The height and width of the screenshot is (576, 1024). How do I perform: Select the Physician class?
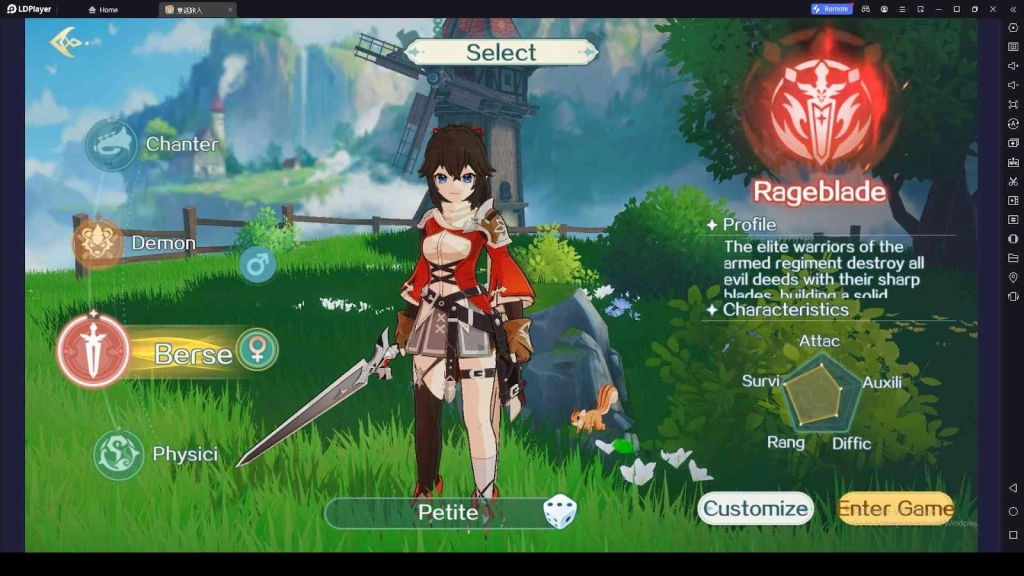point(119,454)
